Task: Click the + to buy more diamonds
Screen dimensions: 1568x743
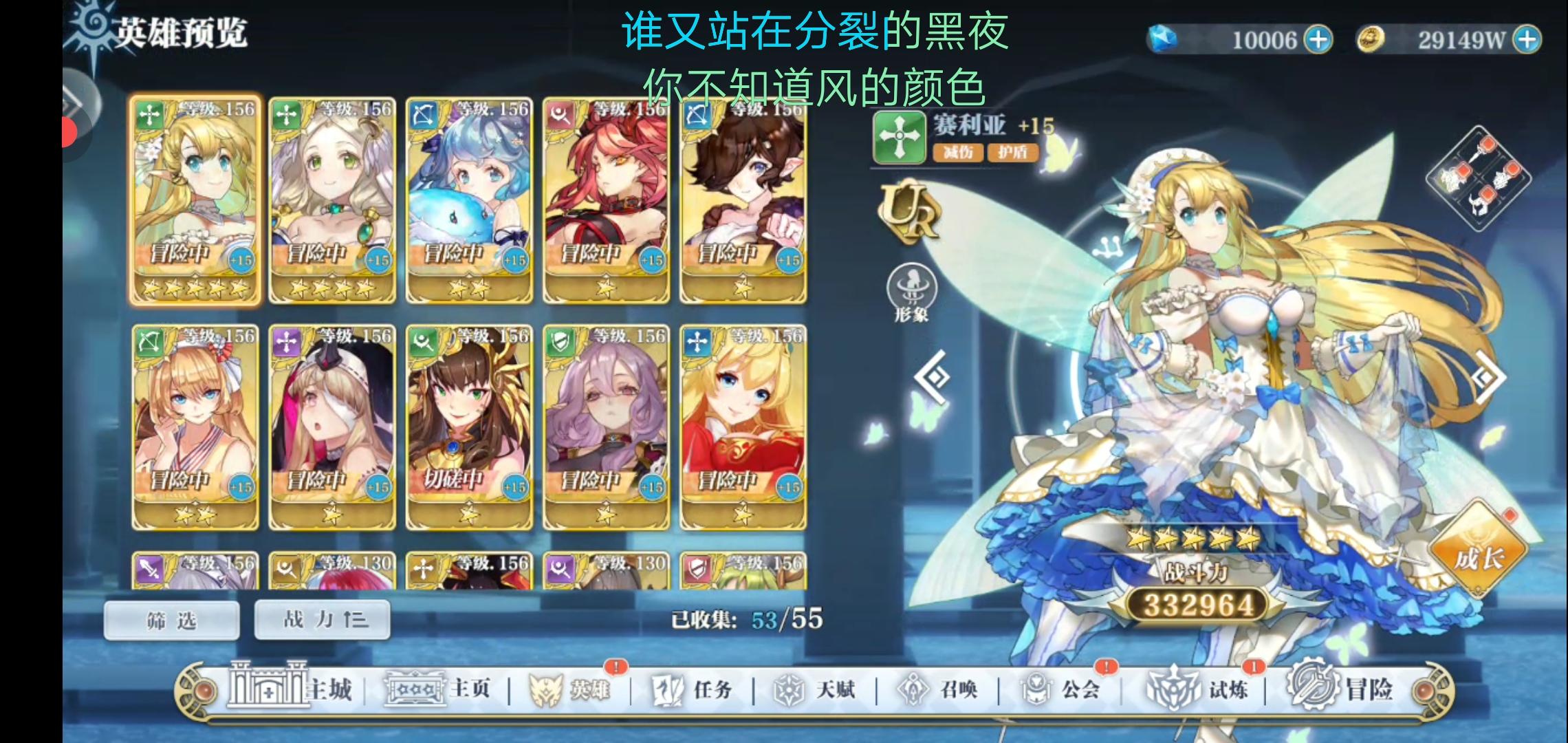Action: point(1319,39)
